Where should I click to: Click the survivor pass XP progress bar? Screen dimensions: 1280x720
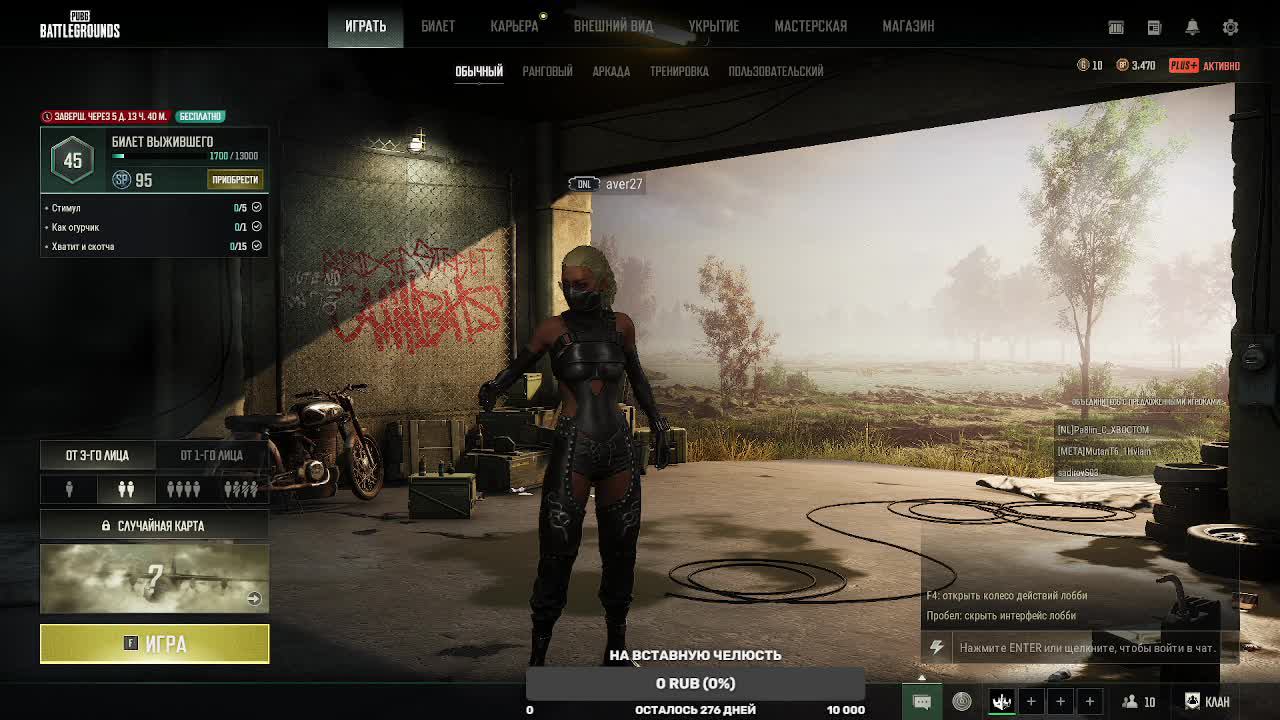click(x=160, y=157)
